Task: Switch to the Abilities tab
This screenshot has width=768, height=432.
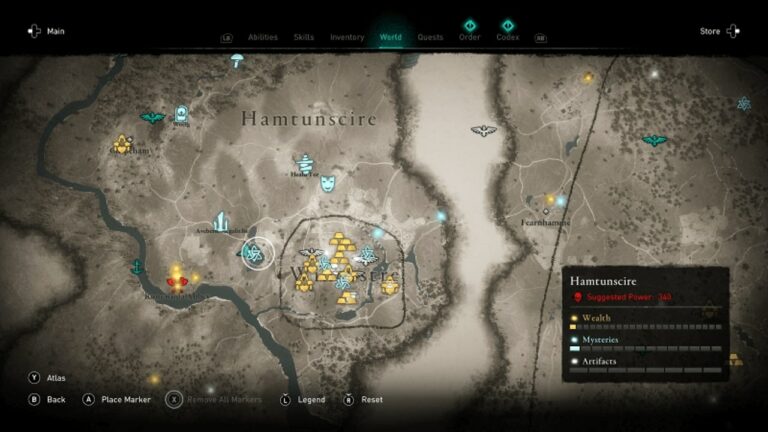Action: pyautogui.click(x=262, y=37)
